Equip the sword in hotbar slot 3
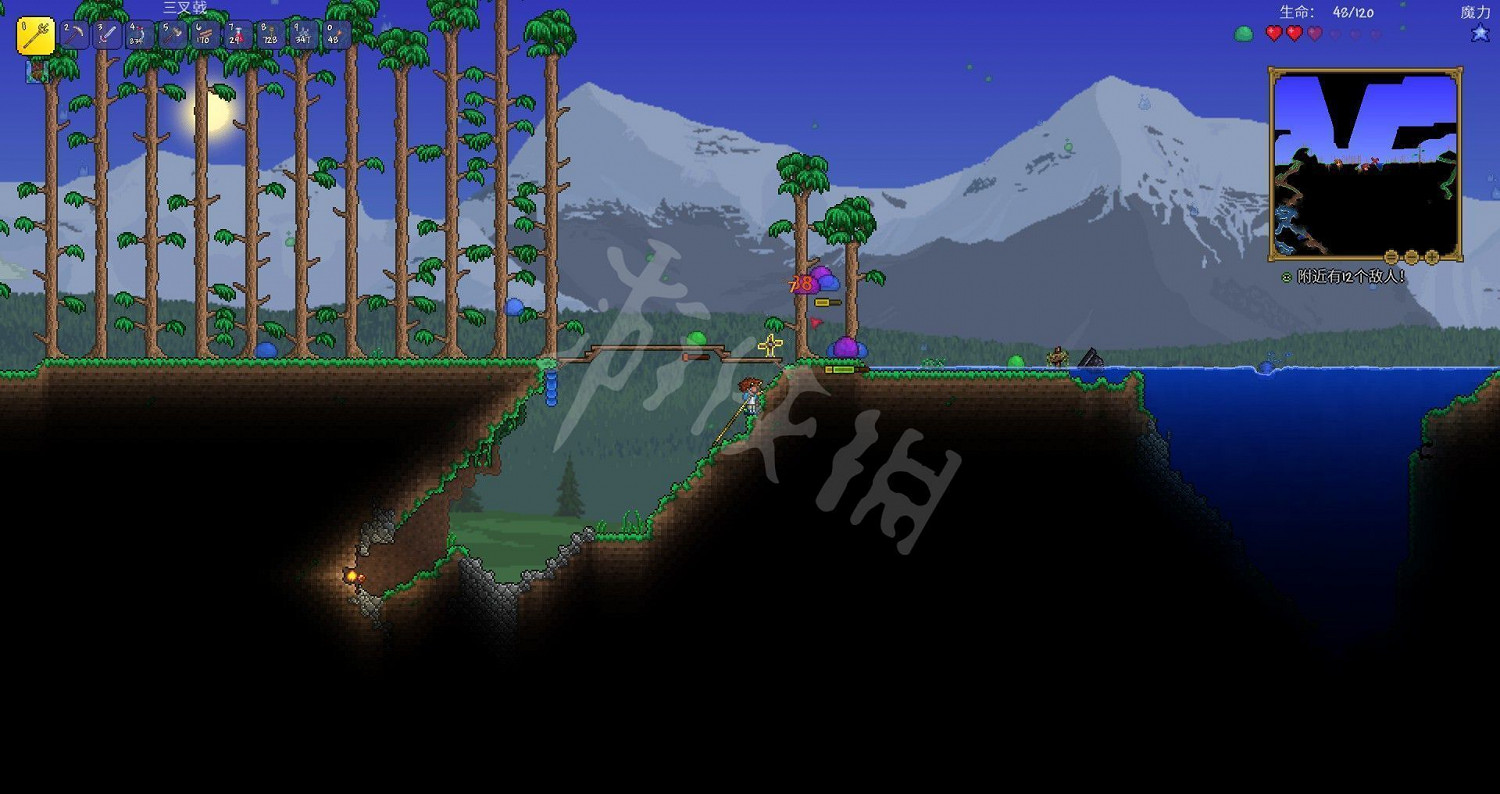The width and height of the screenshot is (1500, 794). coord(107,33)
